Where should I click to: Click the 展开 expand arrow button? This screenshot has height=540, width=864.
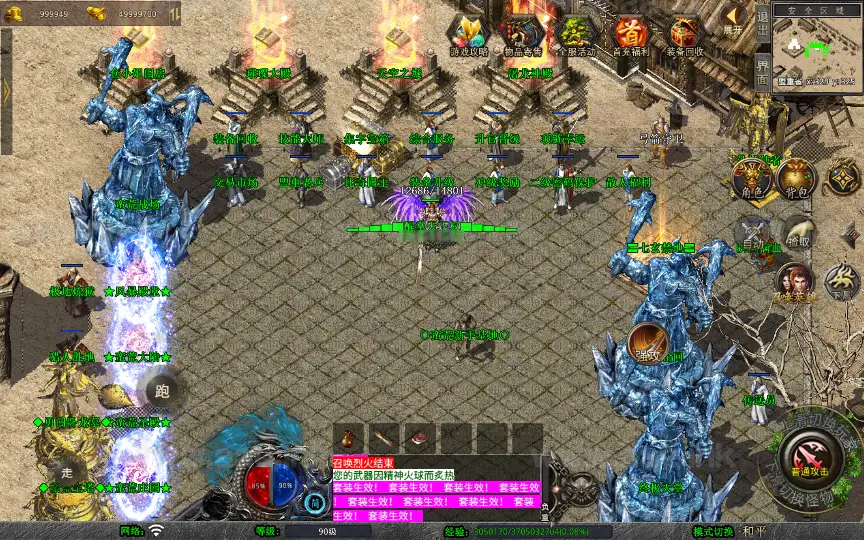coord(733,19)
